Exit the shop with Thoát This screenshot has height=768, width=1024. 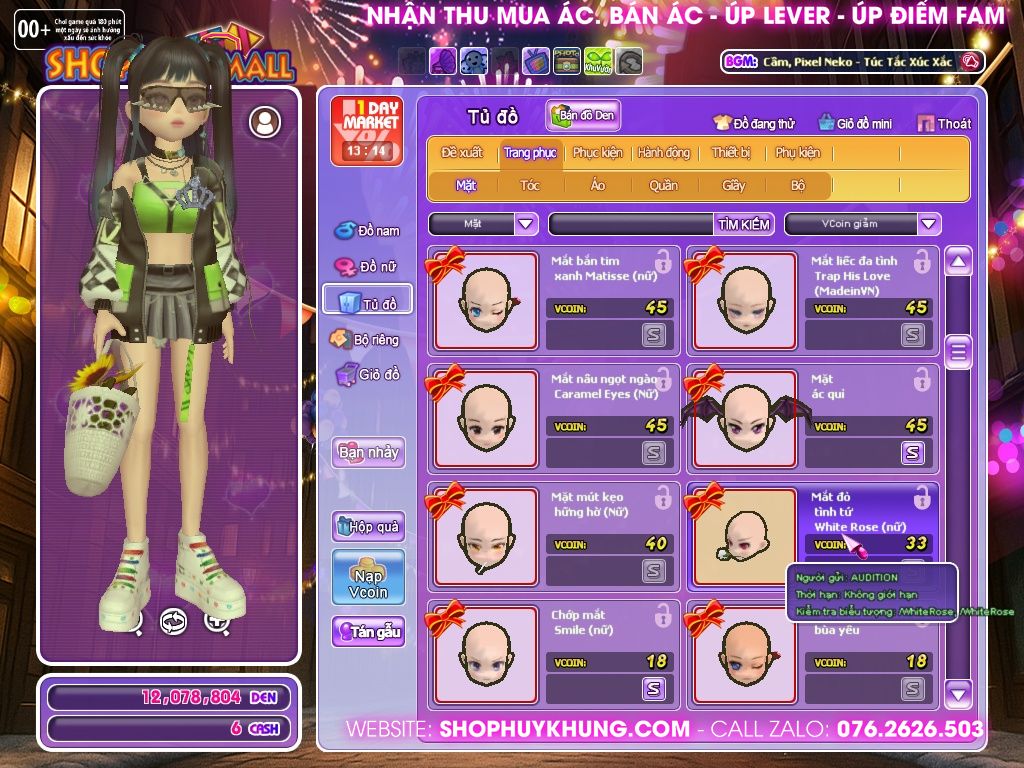point(944,124)
